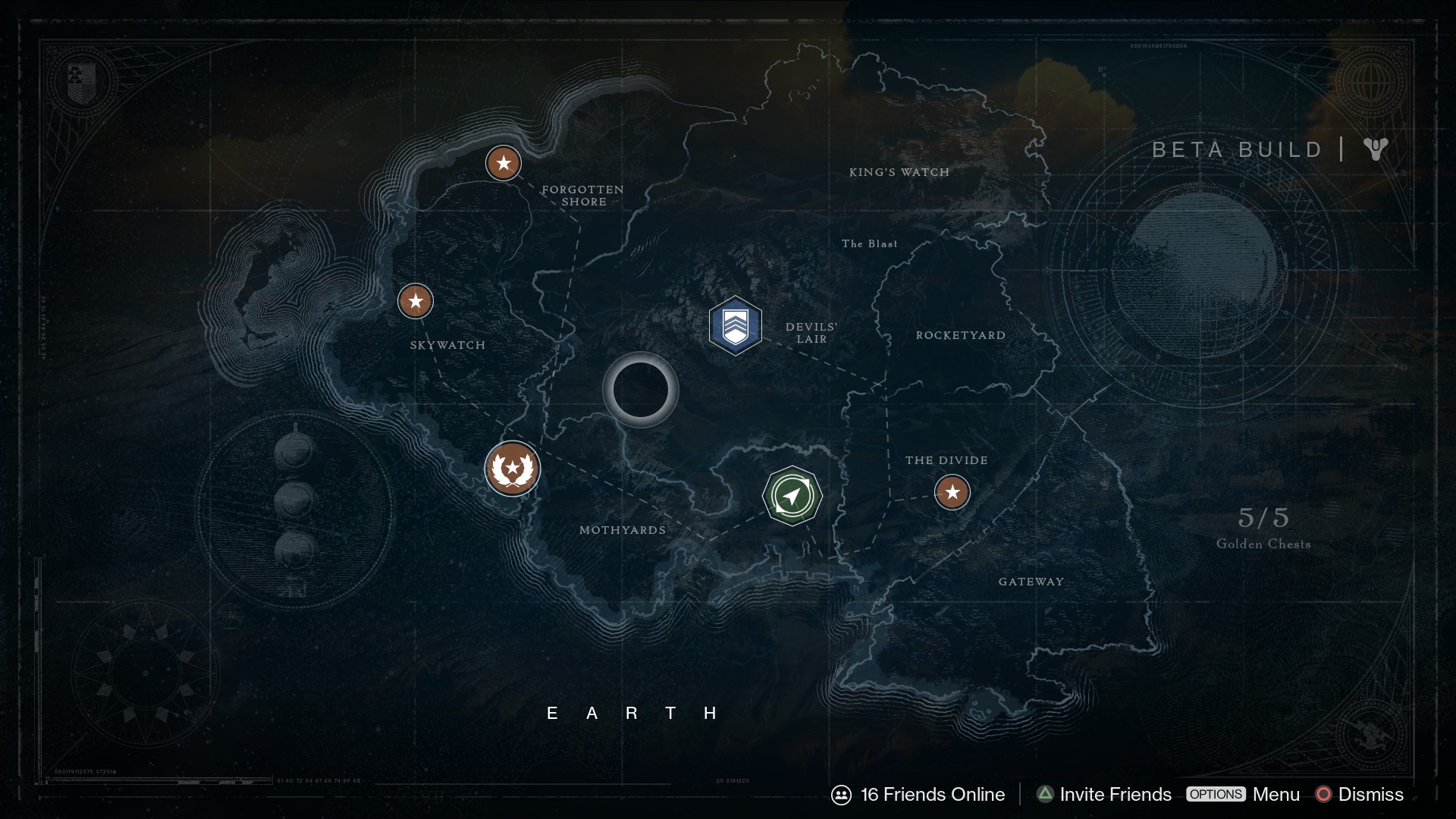The width and height of the screenshot is (1456, 819).
Task: Click the King's Watch region label
Action: coord(899,172)
